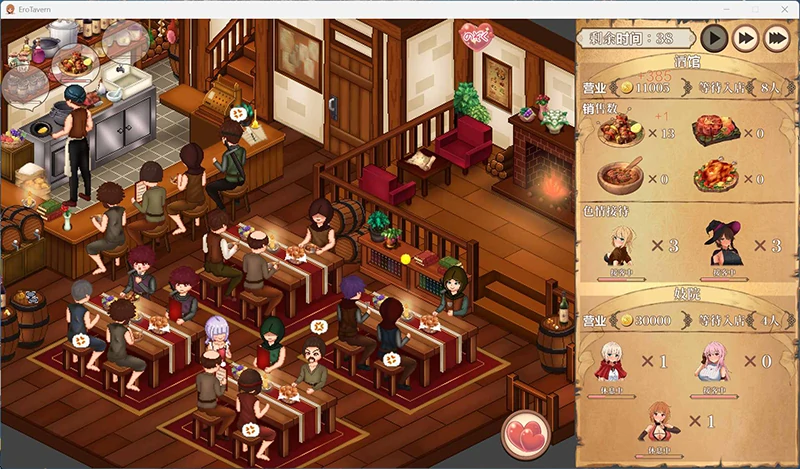Switch to double fast-forward speed

point(745,38)
